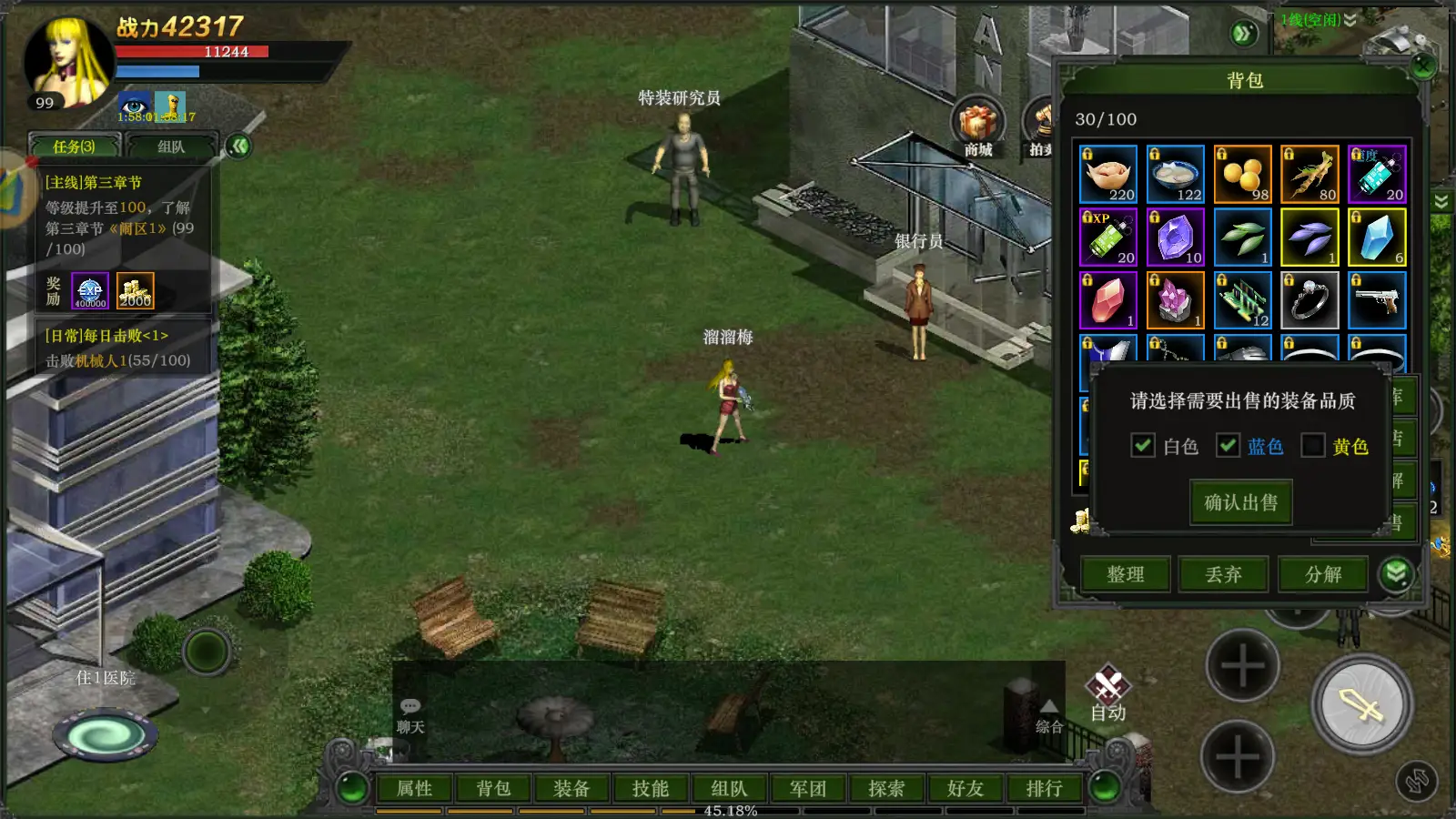
Task: Confirm sale with 确认出售 button
Action: pyautogui.click(x=1241, y=502)
